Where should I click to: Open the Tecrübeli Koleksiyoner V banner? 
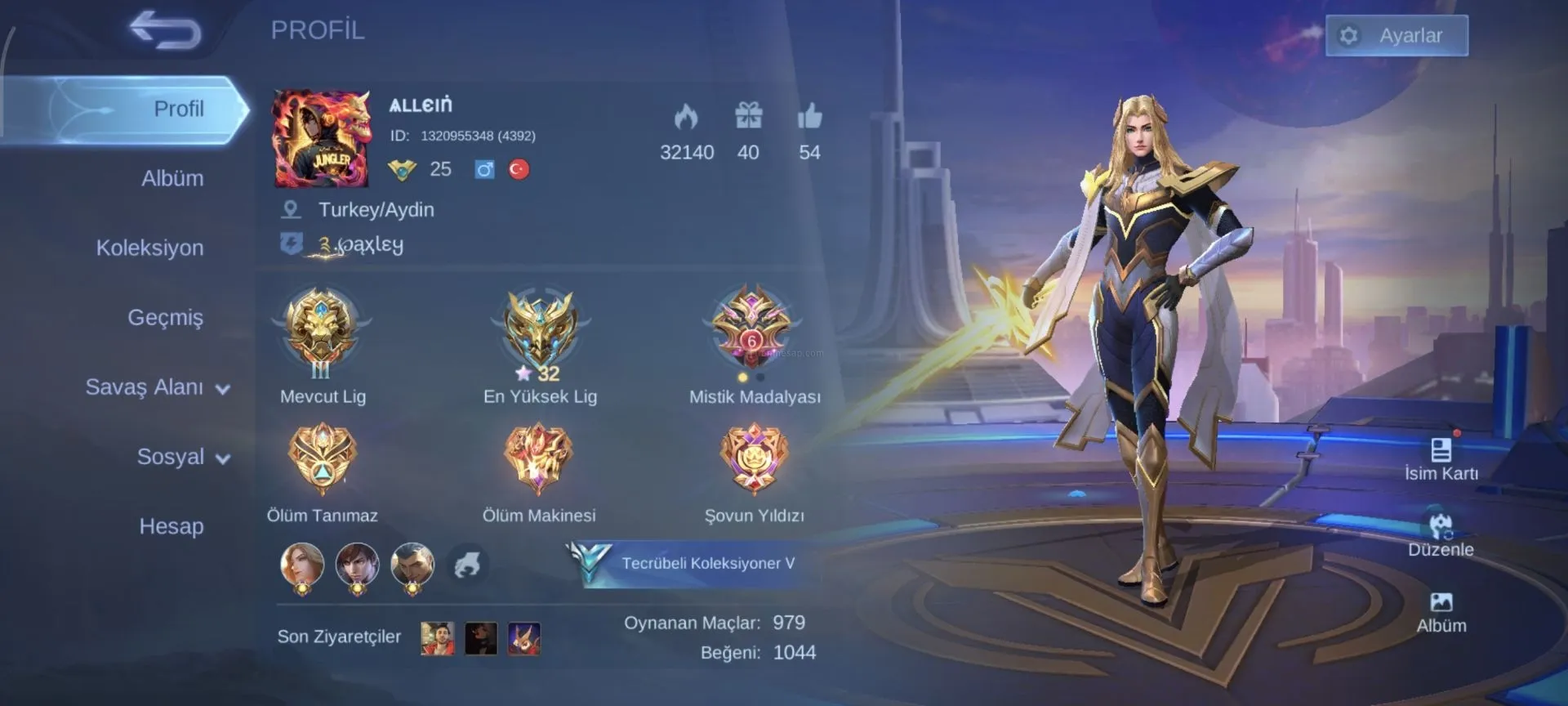(x=694, y=563)
